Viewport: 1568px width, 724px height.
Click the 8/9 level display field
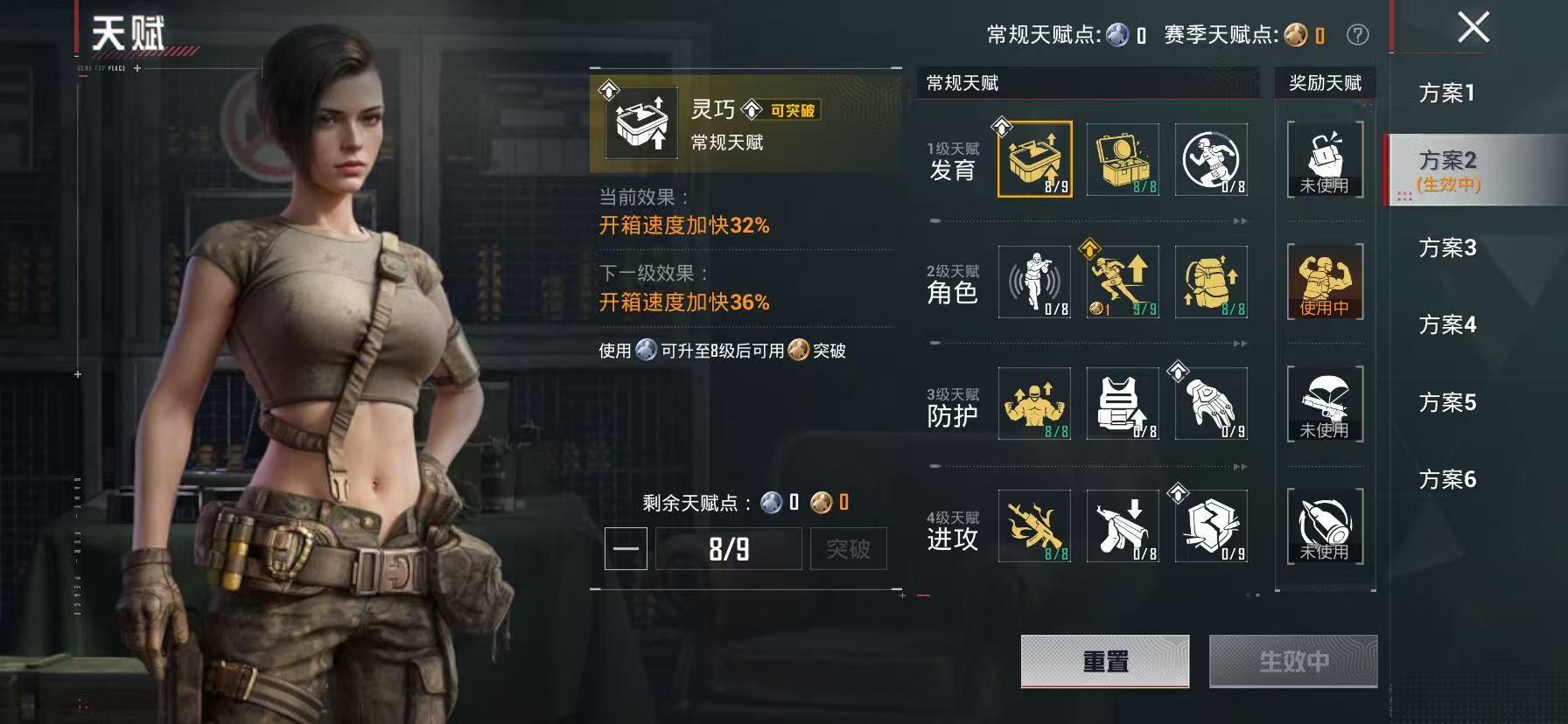(x=731, y=548)
